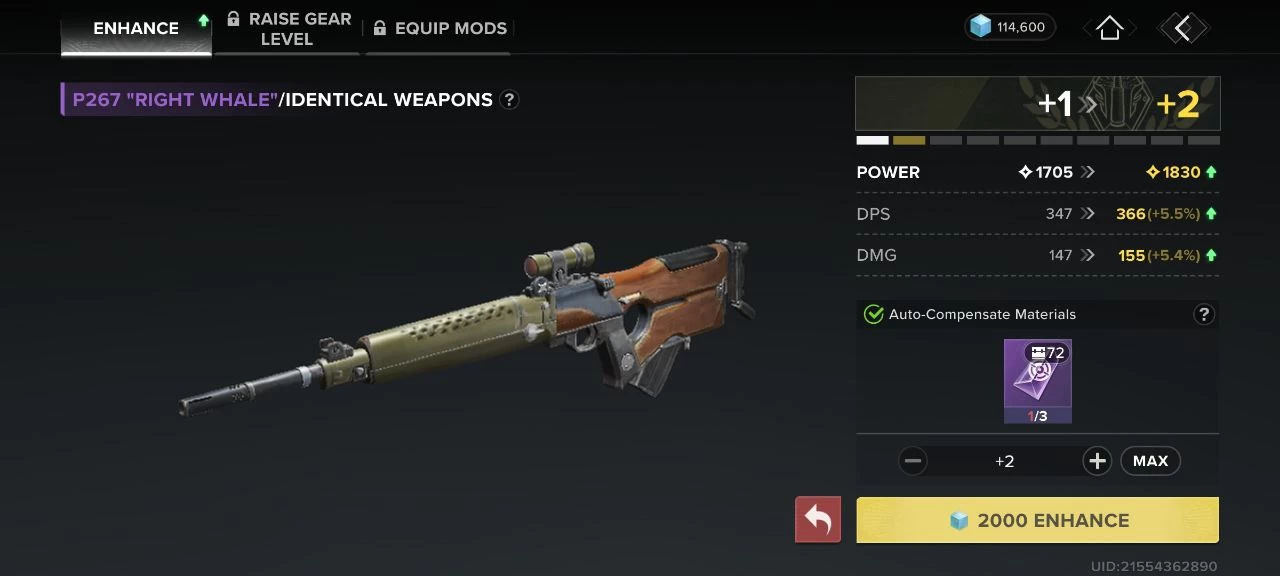Image resolution: width=1280 pixels, height=576 pixels.
Task: Confirm the 2000 Enhance button
Action: tap(1038, 520)
